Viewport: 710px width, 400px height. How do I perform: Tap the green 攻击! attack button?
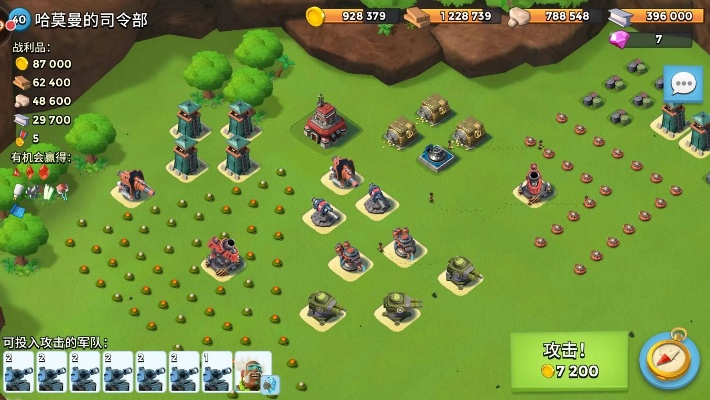[x=569, y=360]
